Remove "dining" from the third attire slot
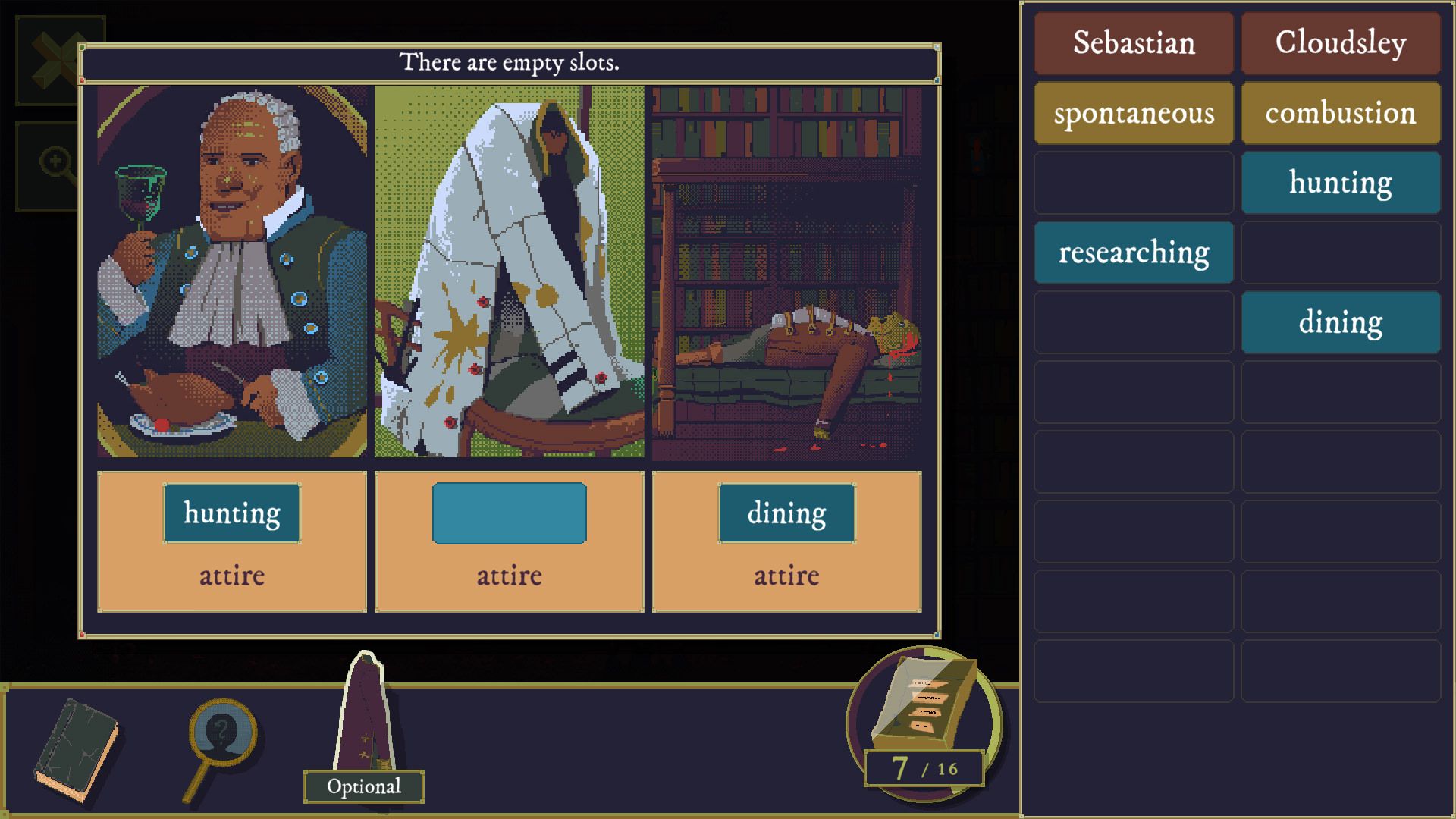 point(786,513)
